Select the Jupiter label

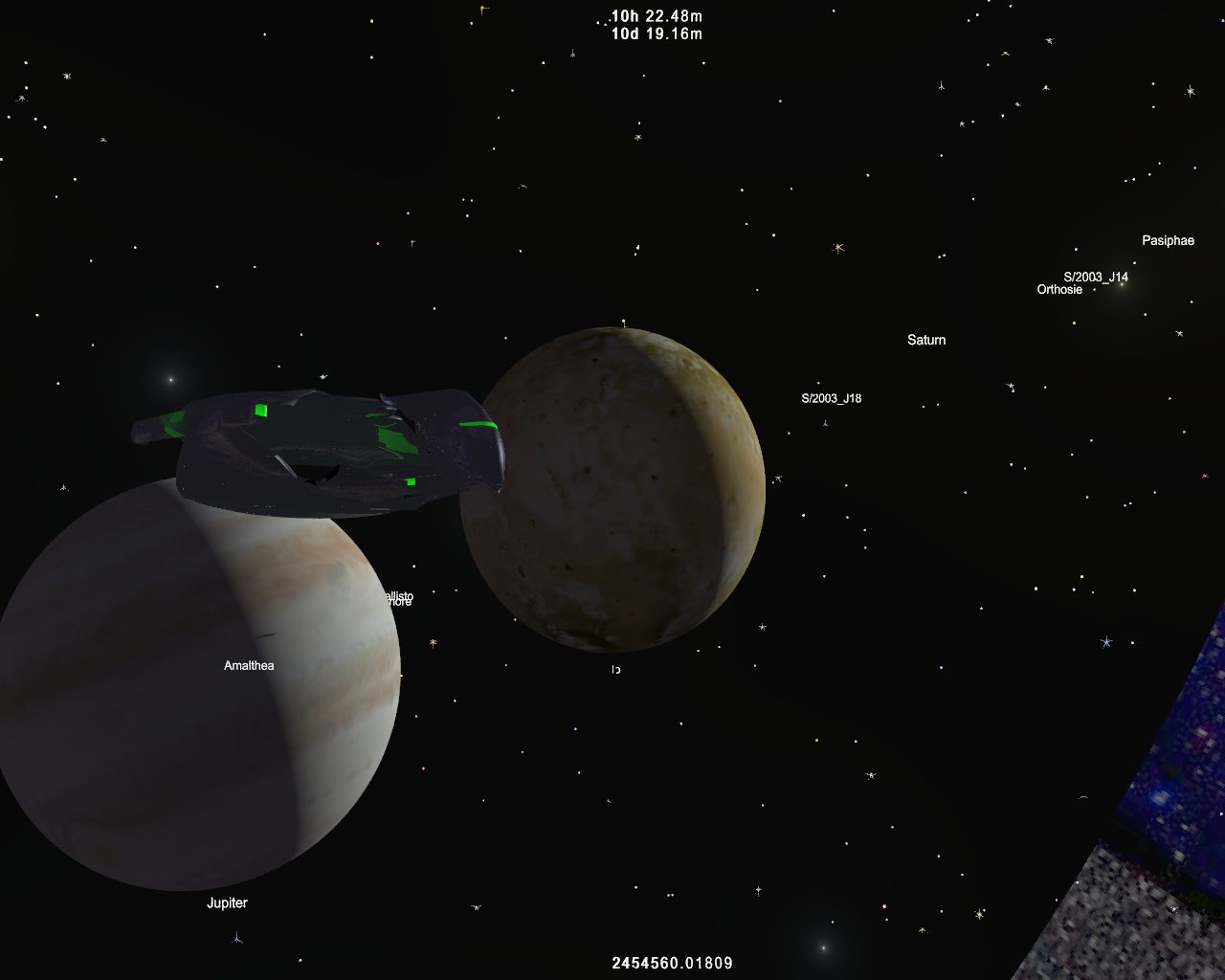tap(227, 902)
